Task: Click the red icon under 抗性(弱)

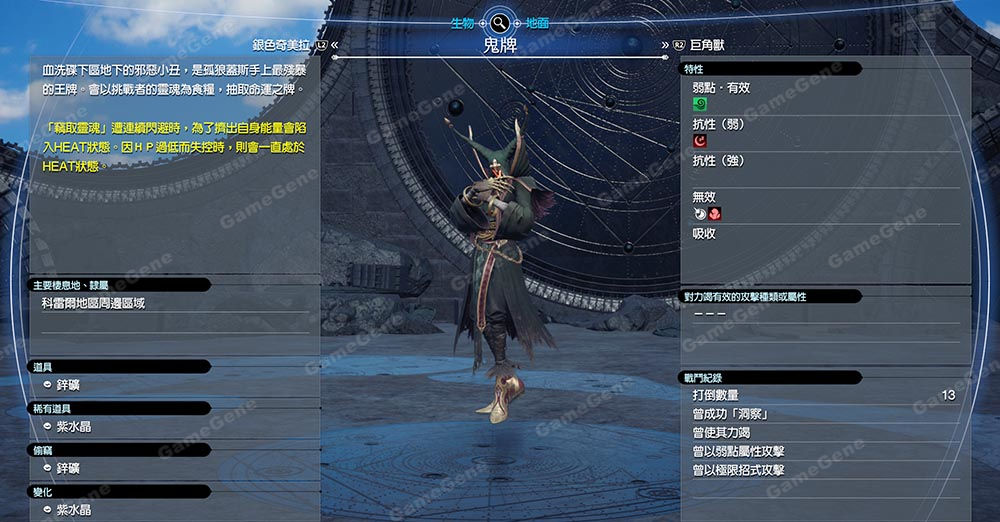Action: coord(700,141)
